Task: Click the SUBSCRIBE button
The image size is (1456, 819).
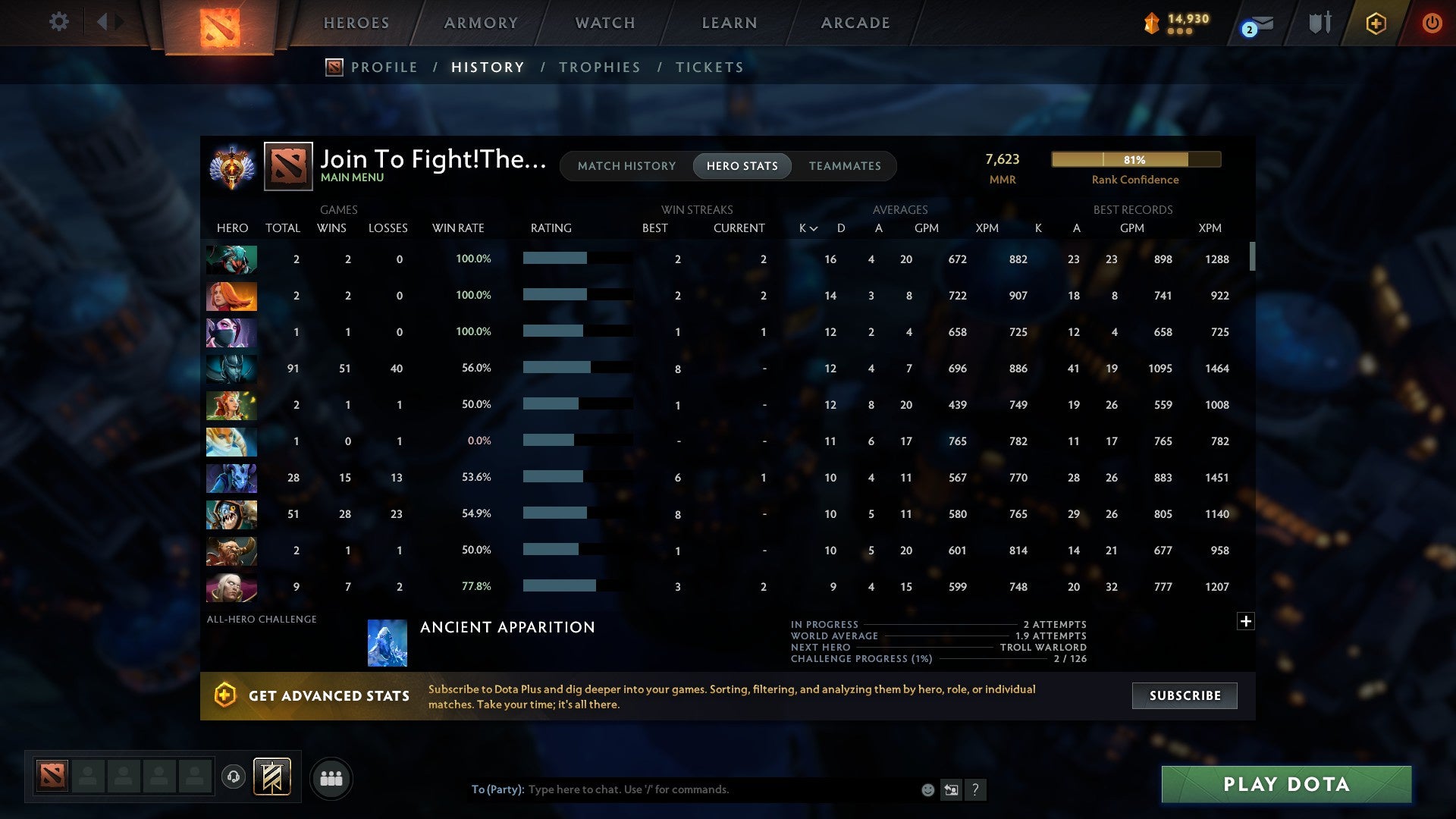Action: [1184, 695]
